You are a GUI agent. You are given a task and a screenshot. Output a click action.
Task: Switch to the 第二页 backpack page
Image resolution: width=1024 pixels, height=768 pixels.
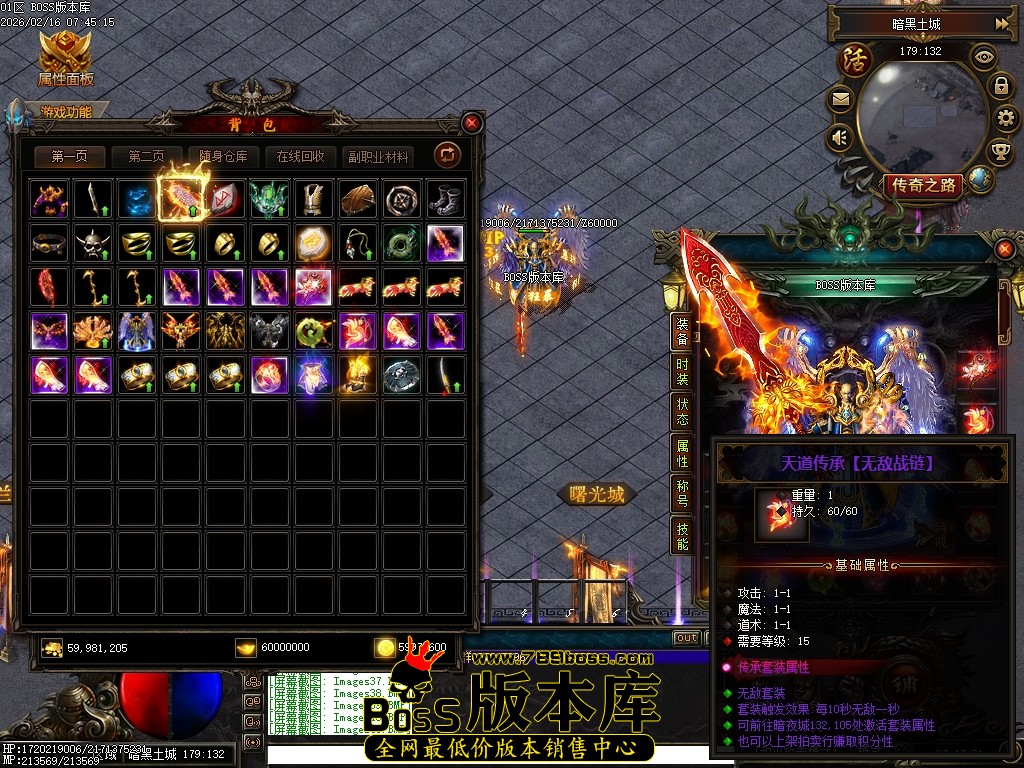[x=146, y=157]
